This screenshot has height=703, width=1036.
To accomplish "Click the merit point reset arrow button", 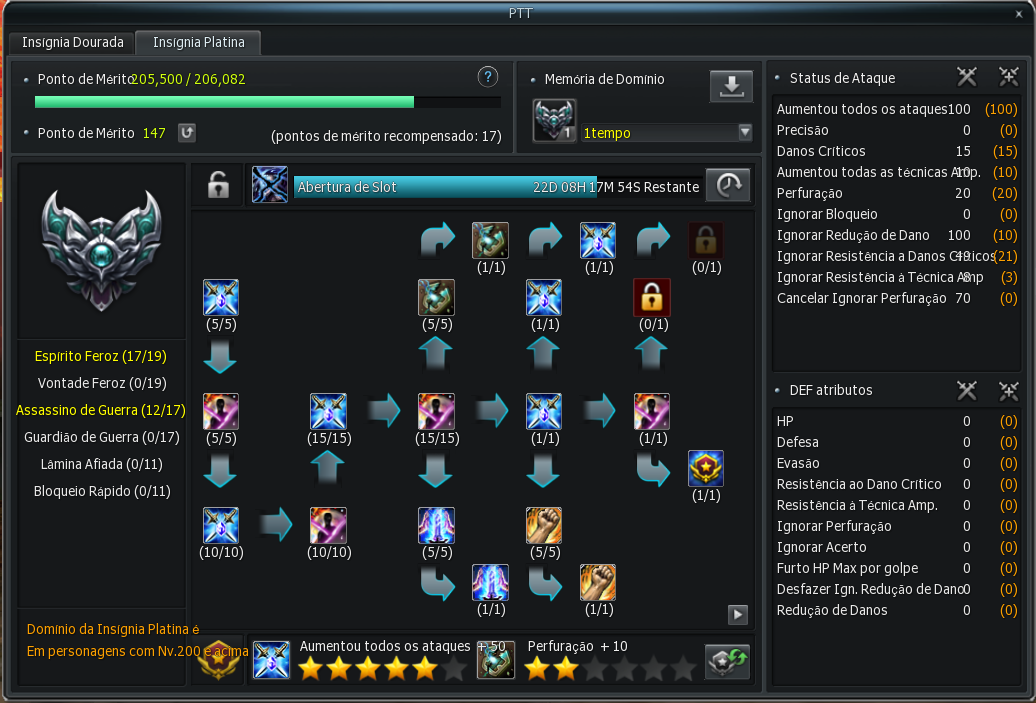I will [x=186, y=133].
